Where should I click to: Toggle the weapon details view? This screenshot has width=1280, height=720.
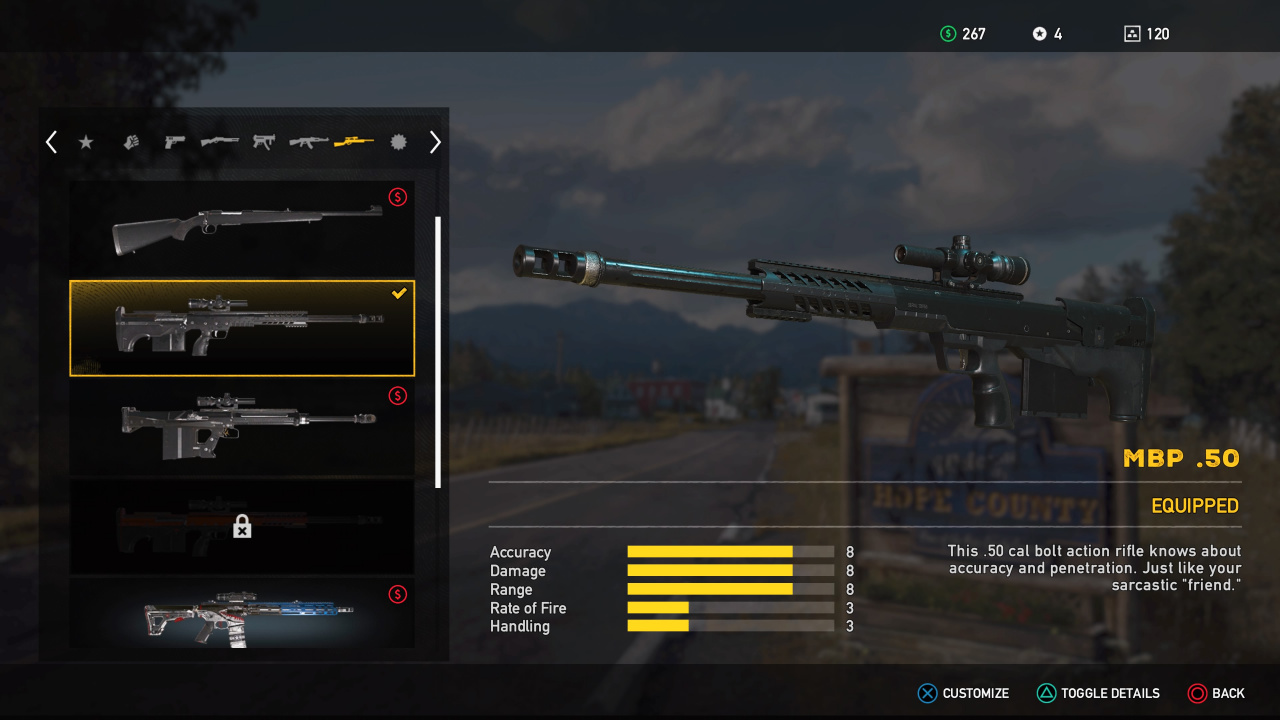coord(1098,693)
